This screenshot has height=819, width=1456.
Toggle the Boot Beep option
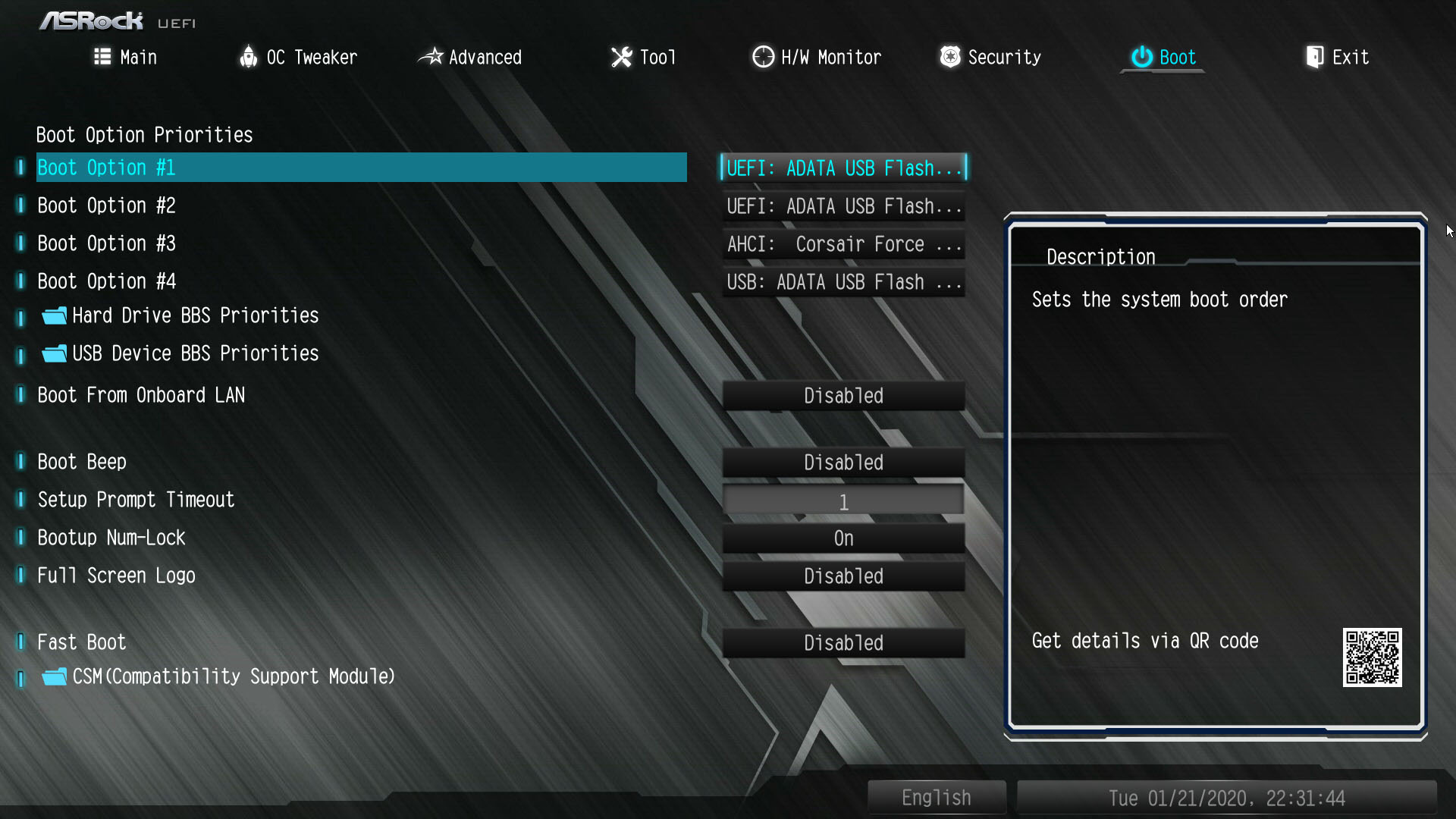coord(843,462)
